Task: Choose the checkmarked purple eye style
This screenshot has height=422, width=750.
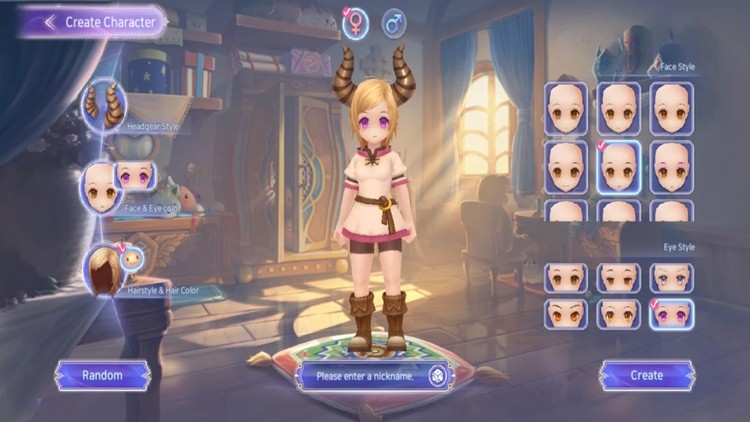Action: [671, 313]
